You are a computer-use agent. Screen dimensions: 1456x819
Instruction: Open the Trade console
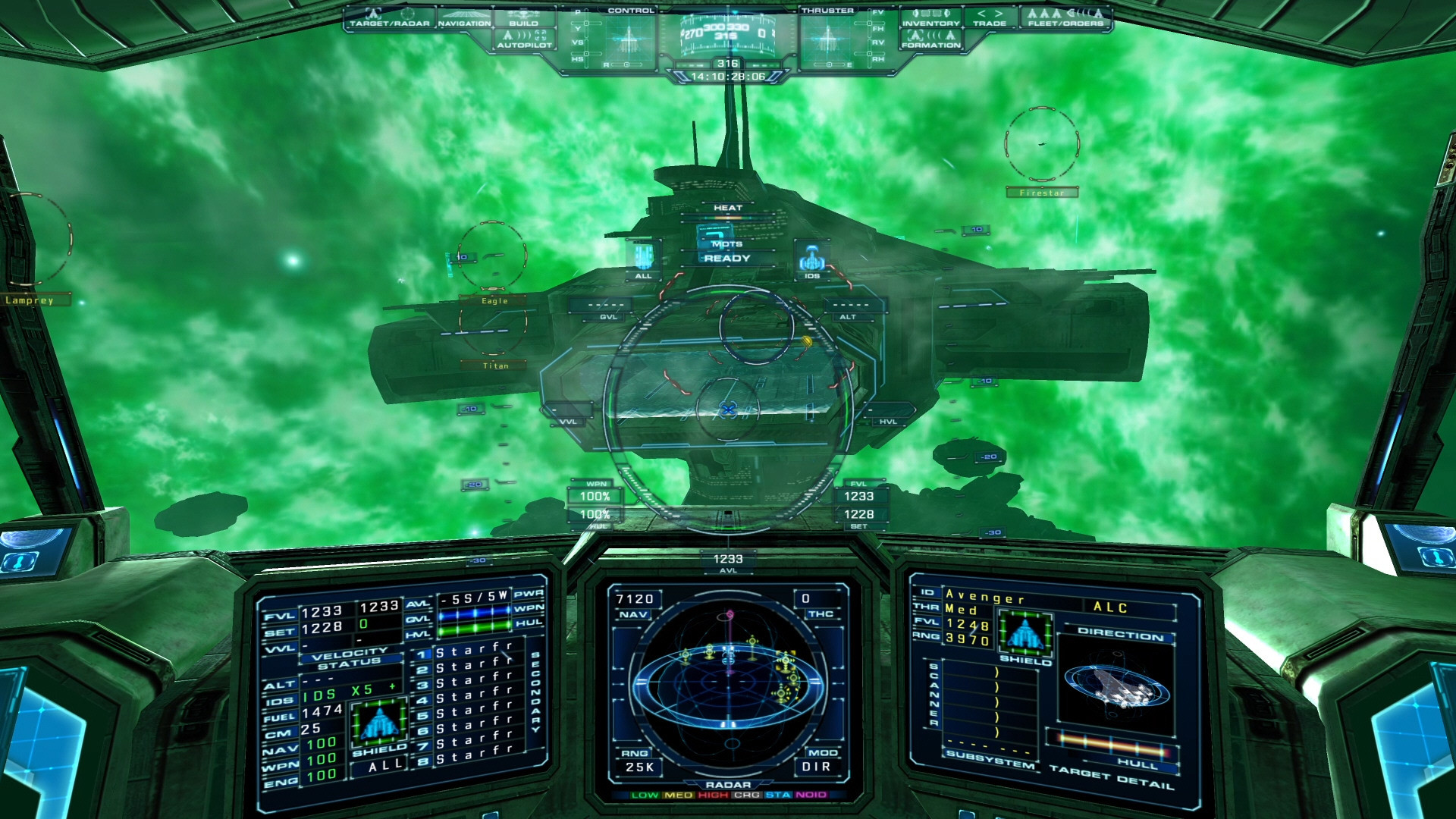click(990, 17)
